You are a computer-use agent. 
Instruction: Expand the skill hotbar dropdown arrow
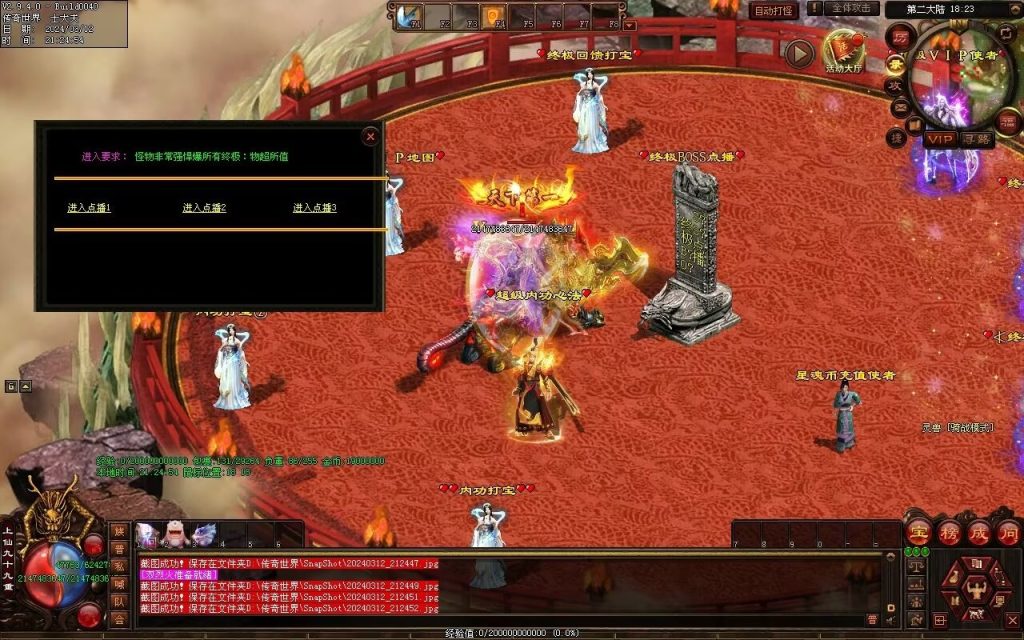(x=629, y=24)
